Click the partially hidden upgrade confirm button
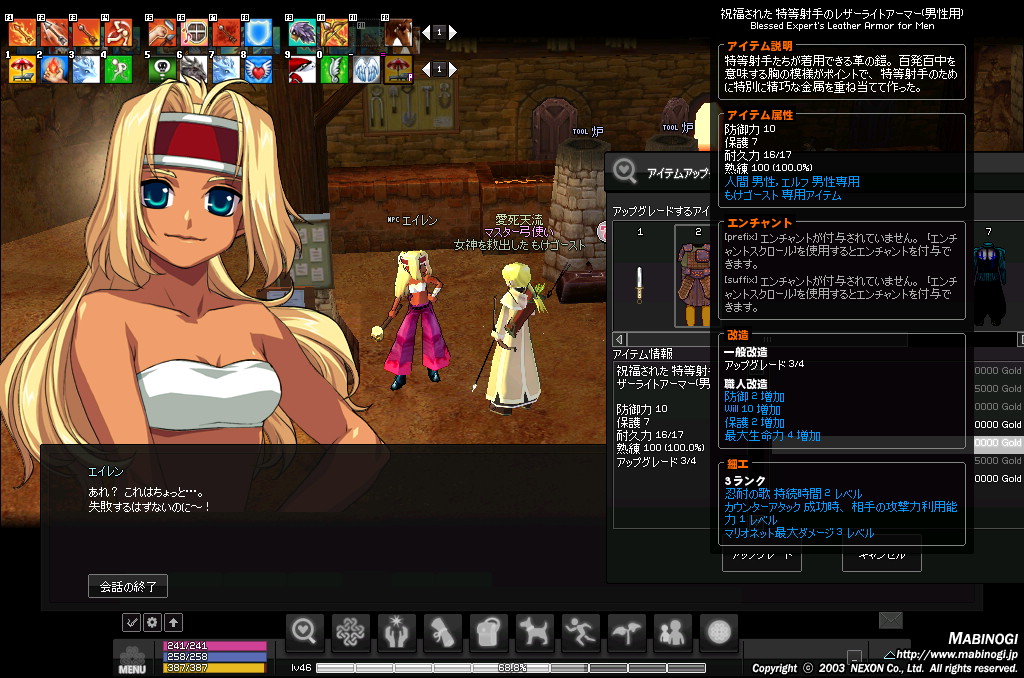Viewport: 1024px width, 678px height. coord(761,557)
